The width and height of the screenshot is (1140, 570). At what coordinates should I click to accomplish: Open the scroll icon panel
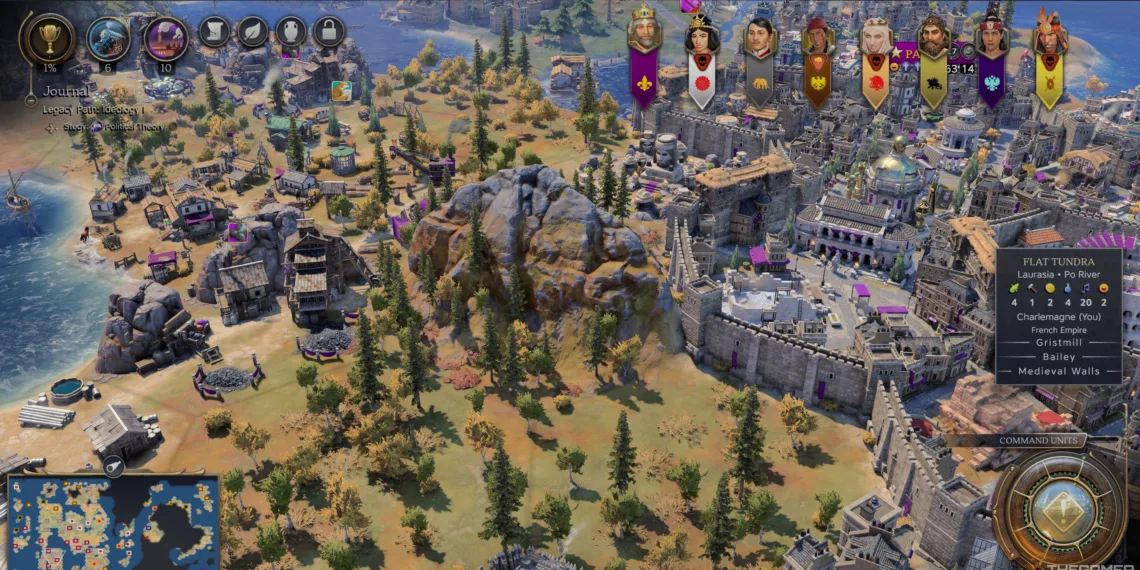click(214, 32)
